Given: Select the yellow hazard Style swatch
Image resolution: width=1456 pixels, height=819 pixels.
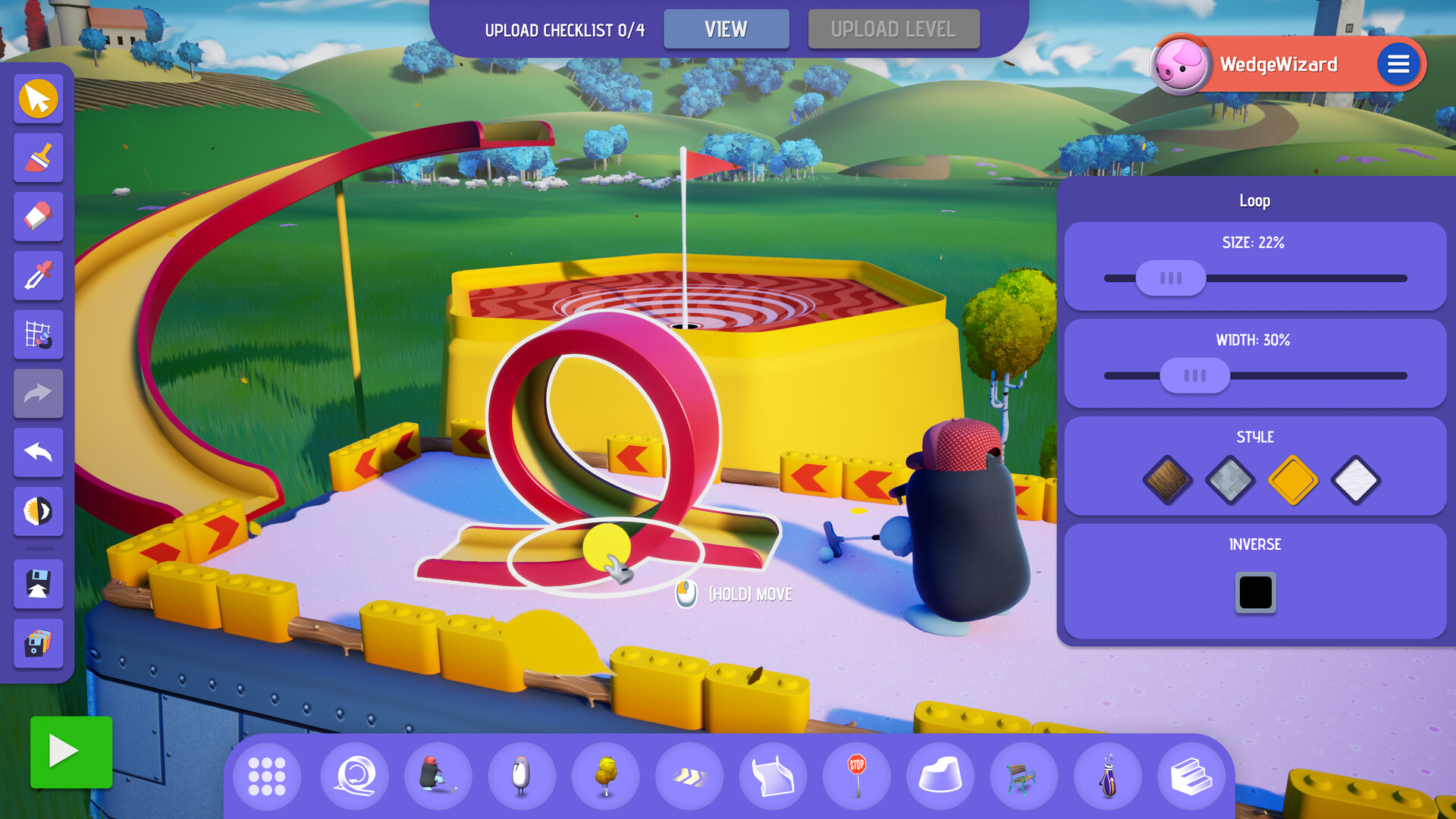Looking at the screenshot, I should pyautogui.click(x=1293, y=482).
